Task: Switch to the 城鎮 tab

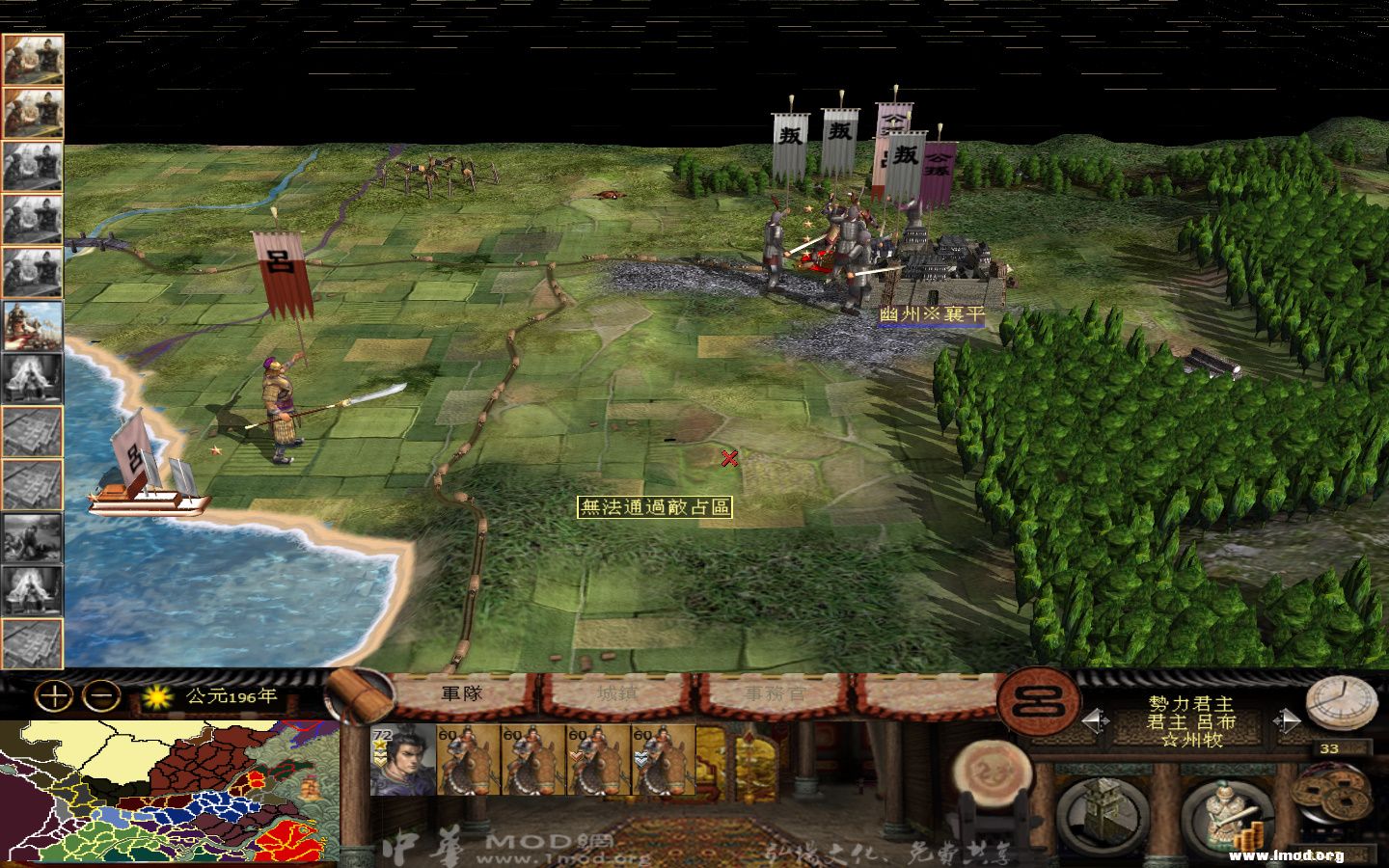Action: [613, 692]
